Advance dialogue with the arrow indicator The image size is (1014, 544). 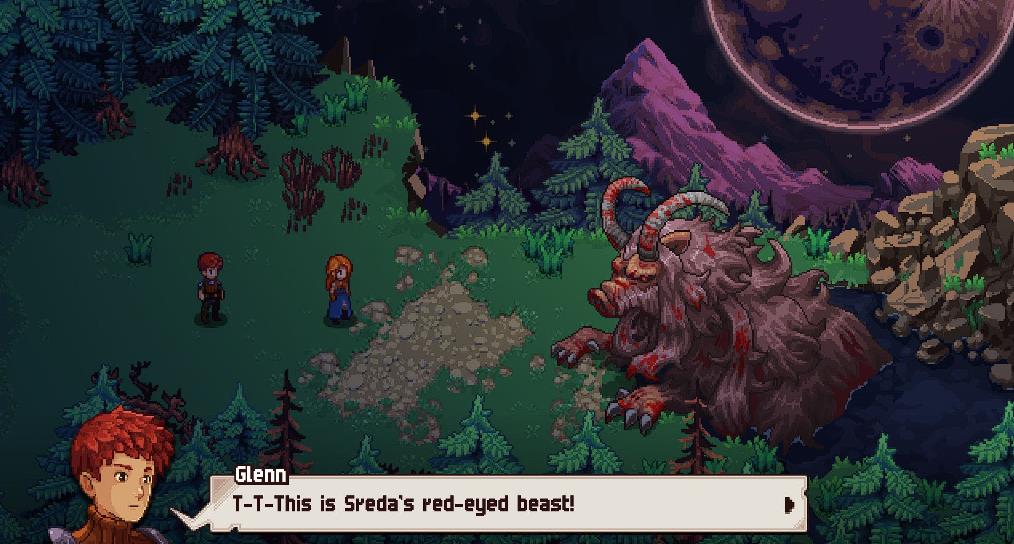(x=790, y=505)
